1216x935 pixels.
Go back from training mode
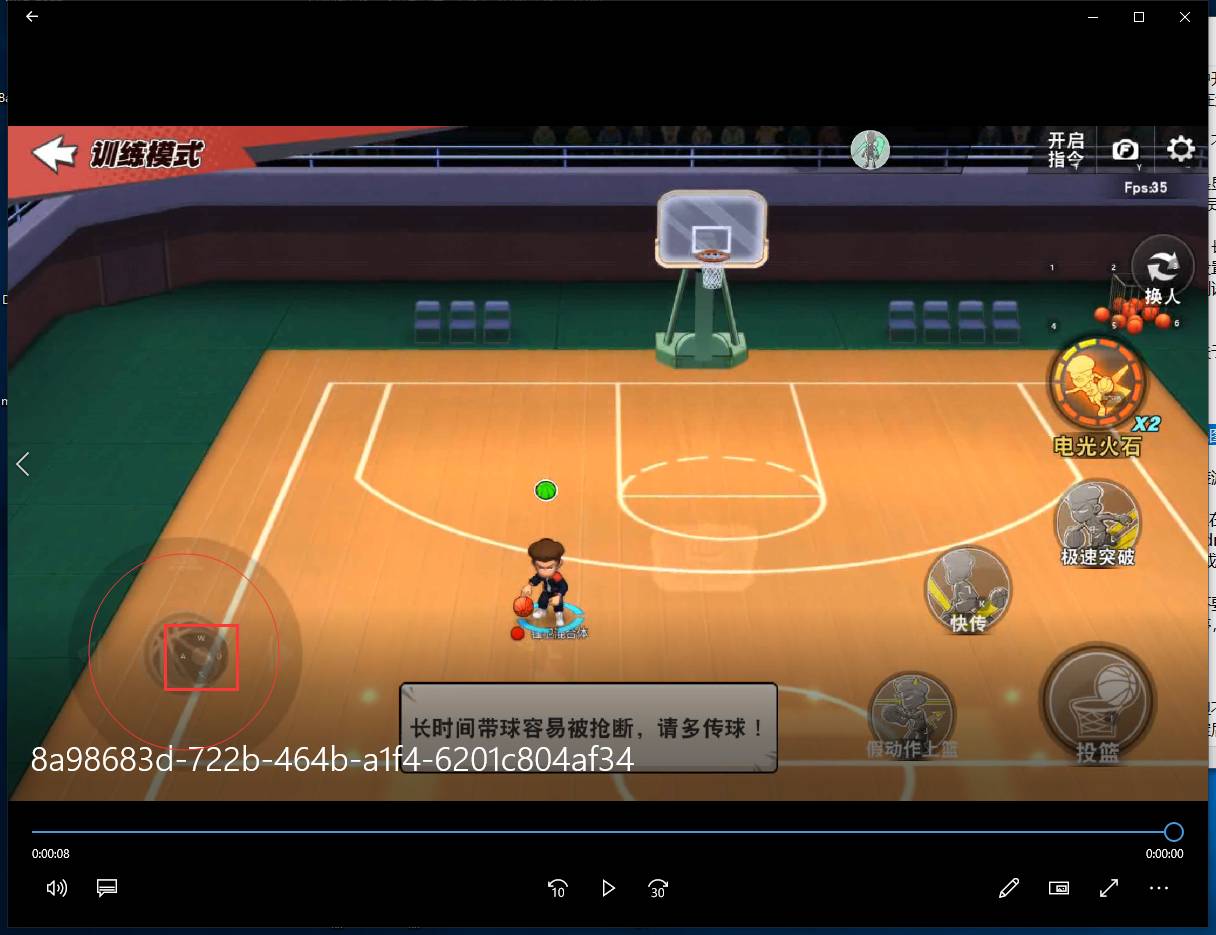54,153
